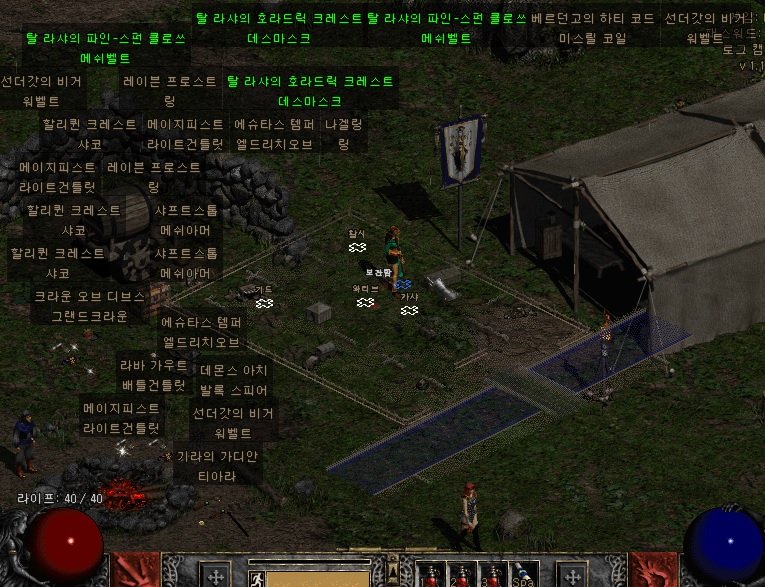Screen dimensions: 765x587
Task: Open the right mouse skill selector
Action: click(571, 575)
